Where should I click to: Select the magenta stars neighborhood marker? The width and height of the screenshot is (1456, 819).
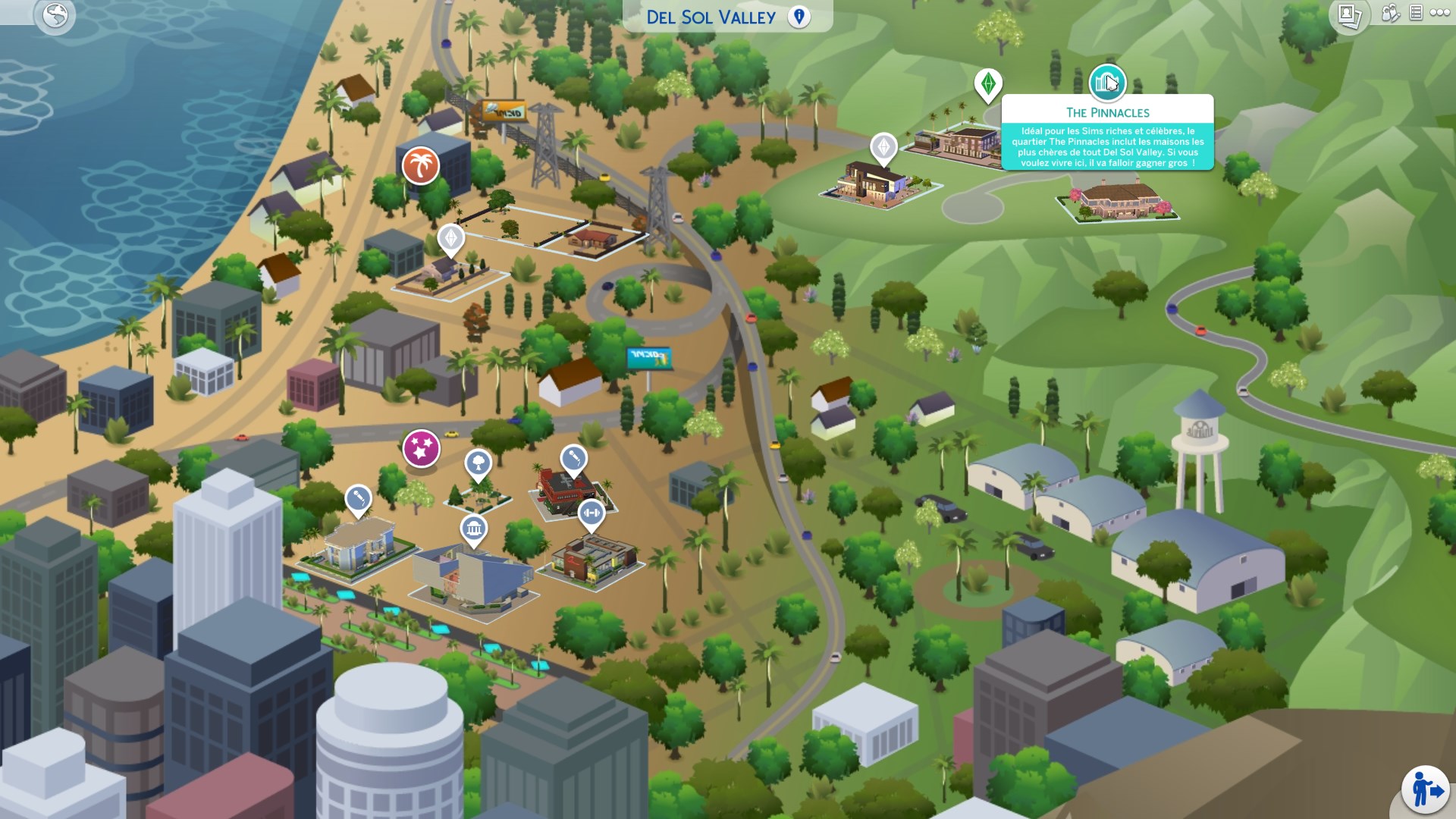click(421, 448)
